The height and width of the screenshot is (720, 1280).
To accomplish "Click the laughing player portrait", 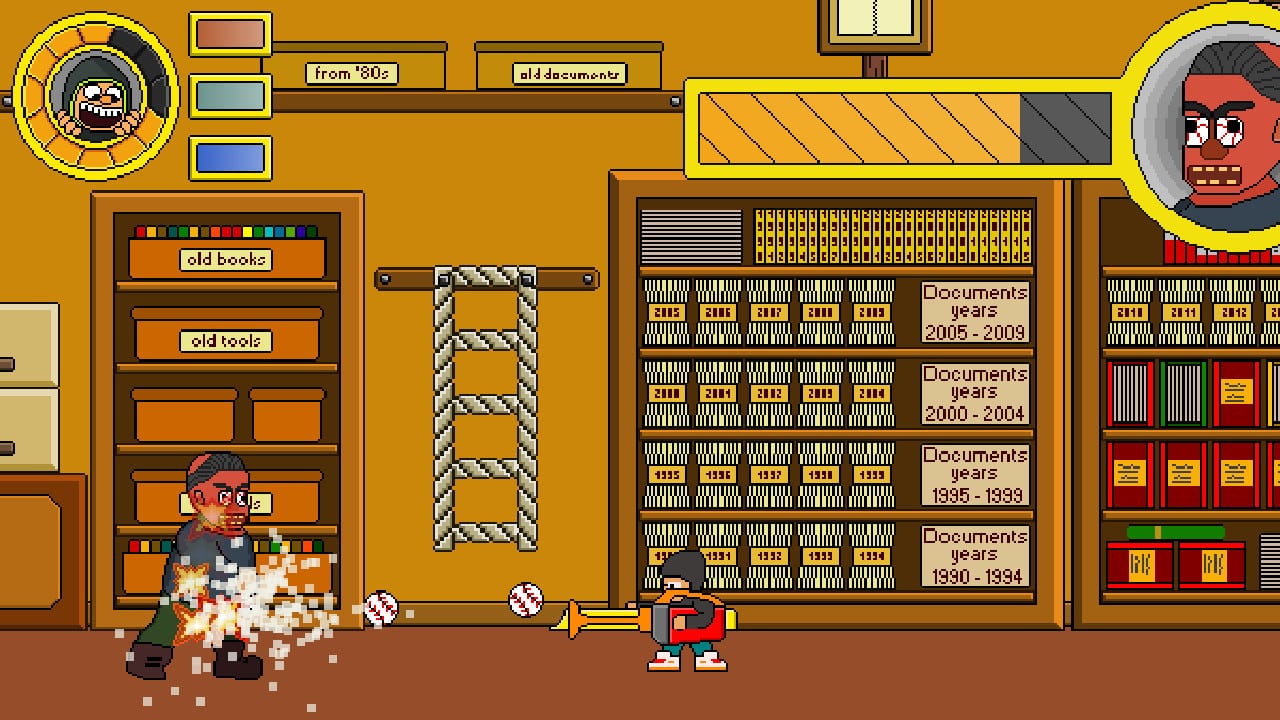I will coord(96,96).
